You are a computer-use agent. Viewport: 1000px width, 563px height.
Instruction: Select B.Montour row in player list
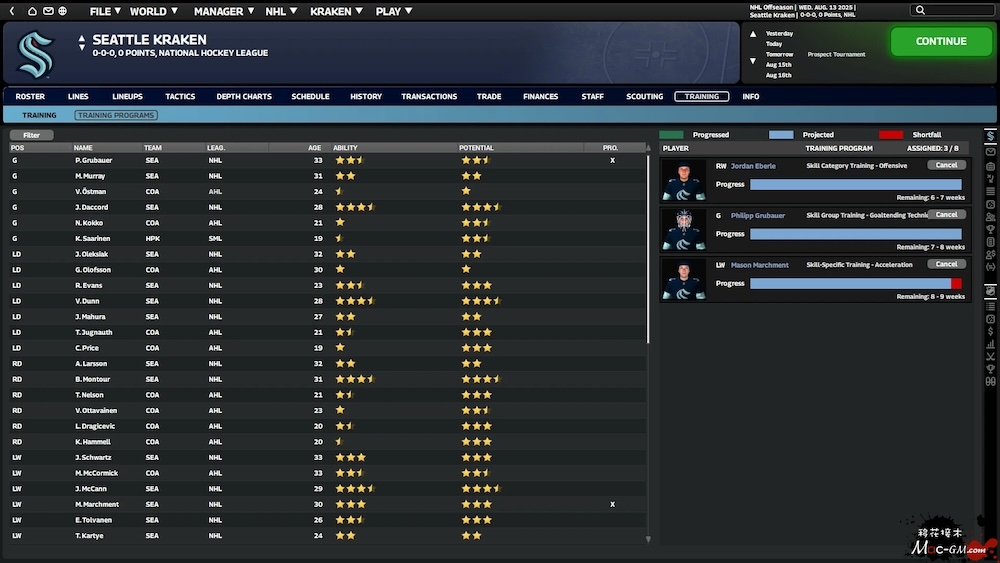click(92, 379)
